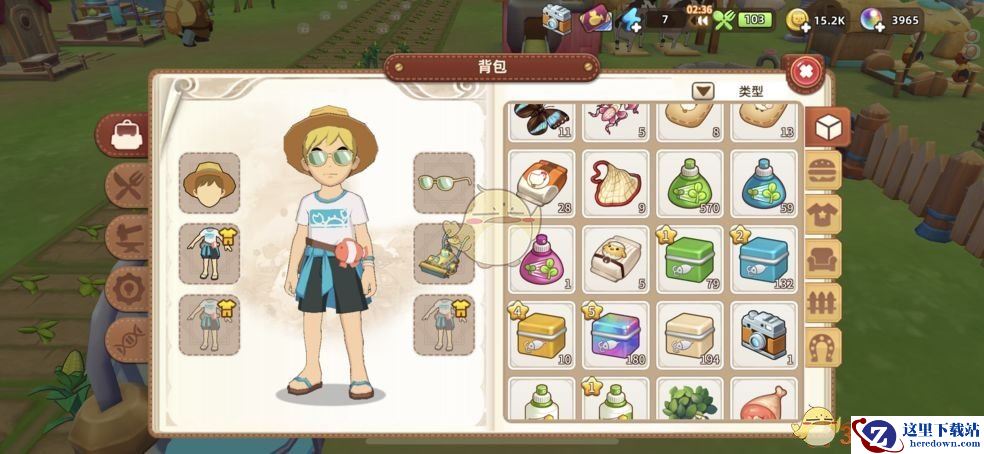Select the sunglasses equipment slot

[443, 183]
